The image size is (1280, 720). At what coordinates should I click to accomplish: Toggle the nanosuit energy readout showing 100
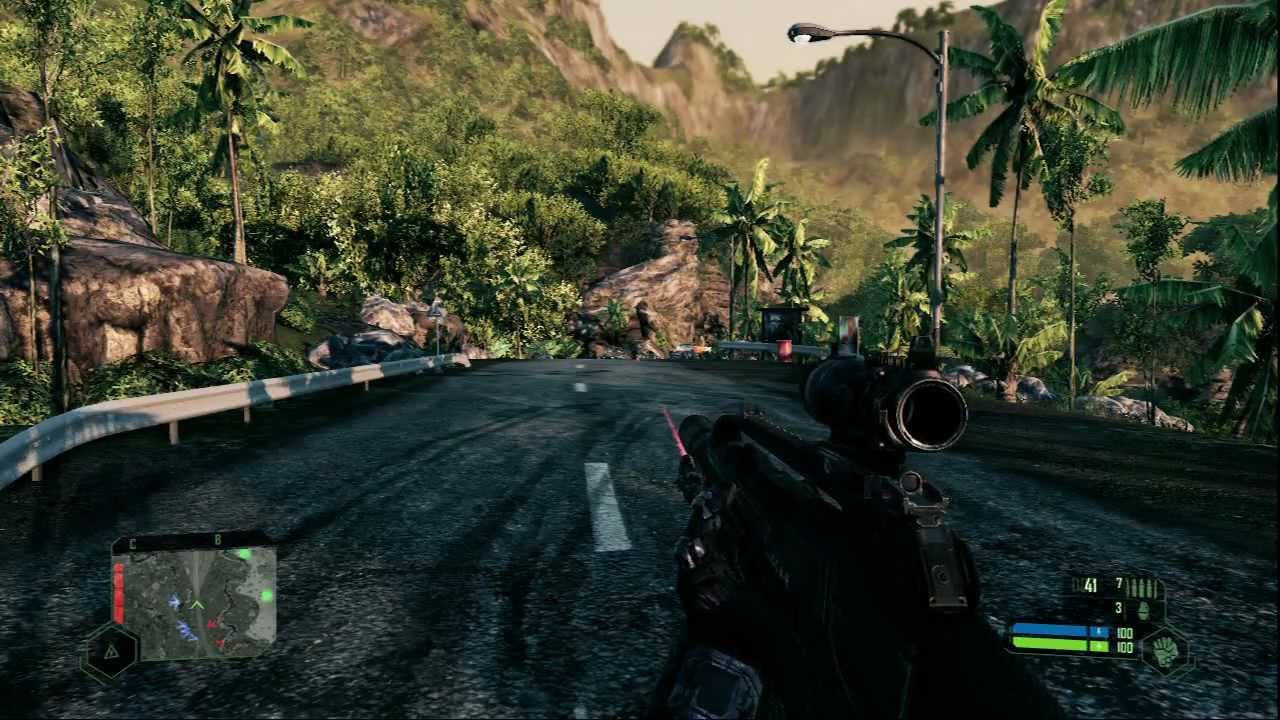click(1124, 632)
